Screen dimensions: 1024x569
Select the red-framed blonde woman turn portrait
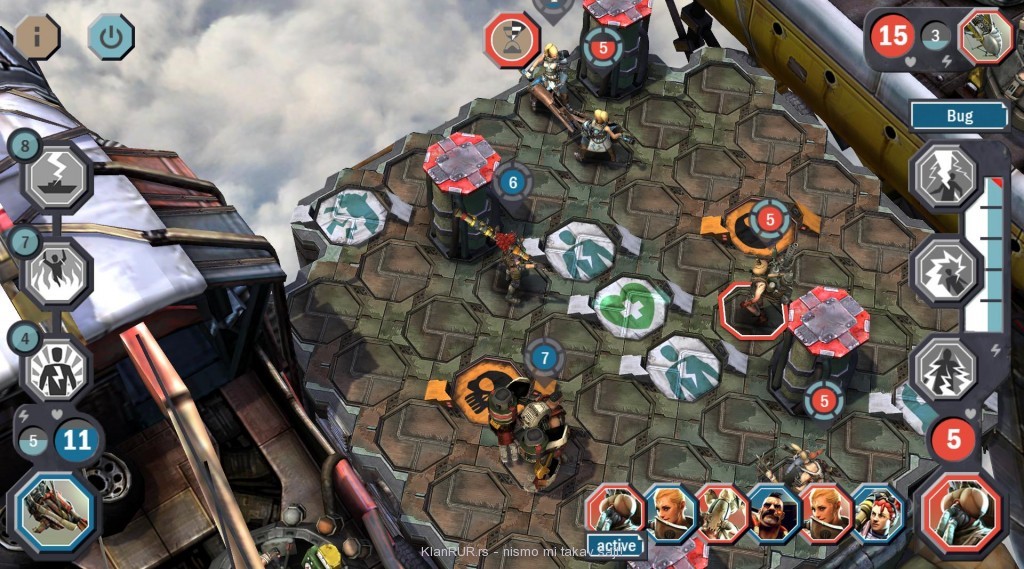826,513
